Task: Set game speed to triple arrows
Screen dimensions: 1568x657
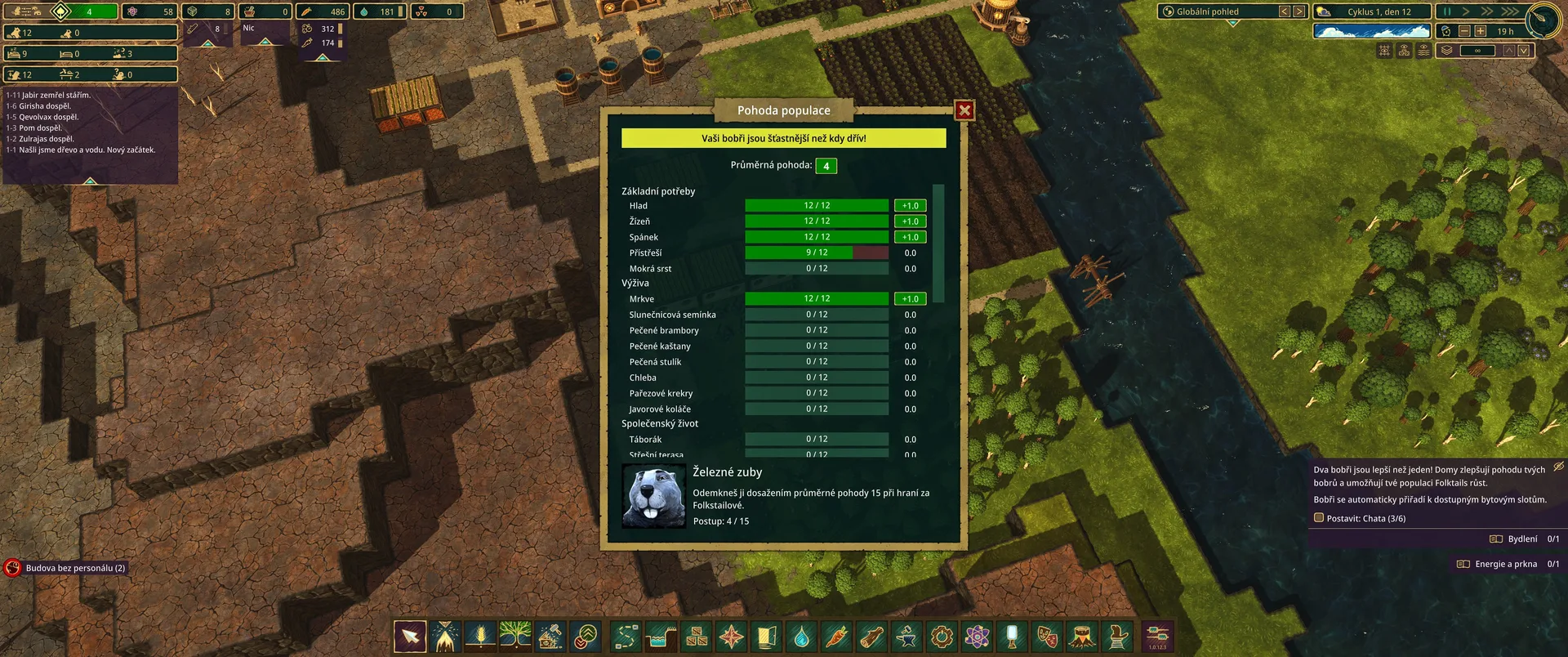Action: point(1509,11)
